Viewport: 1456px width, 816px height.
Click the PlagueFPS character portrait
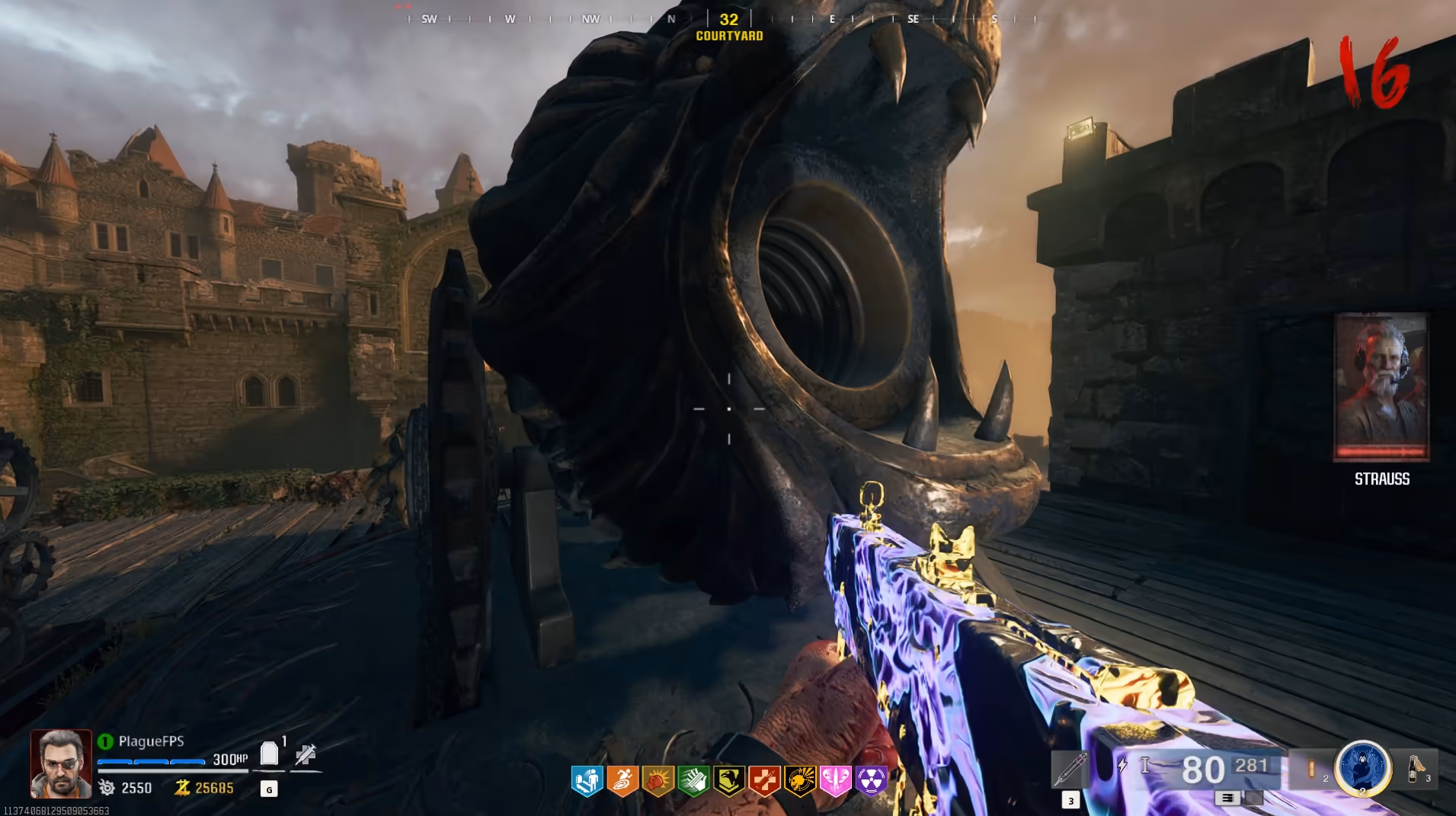tap(61, 763)
